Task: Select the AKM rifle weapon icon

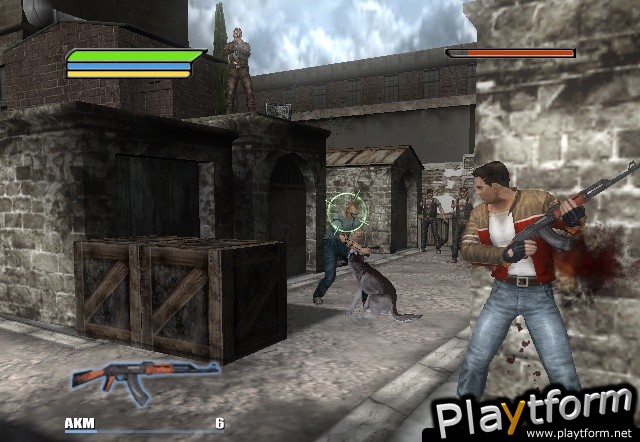Action: click(x=143, y=377)
